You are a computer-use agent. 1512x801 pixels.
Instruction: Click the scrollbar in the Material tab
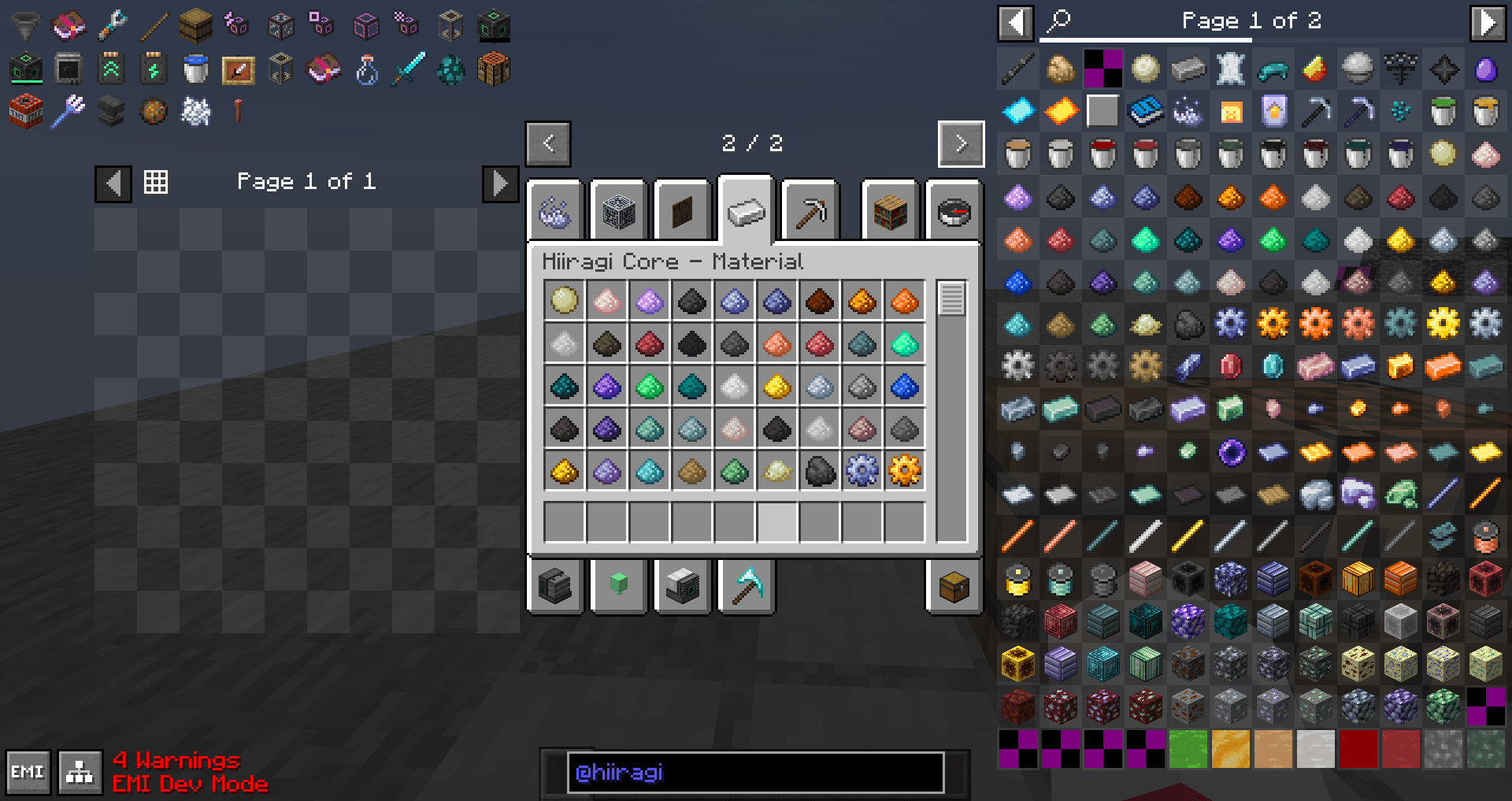click(952, 298)
